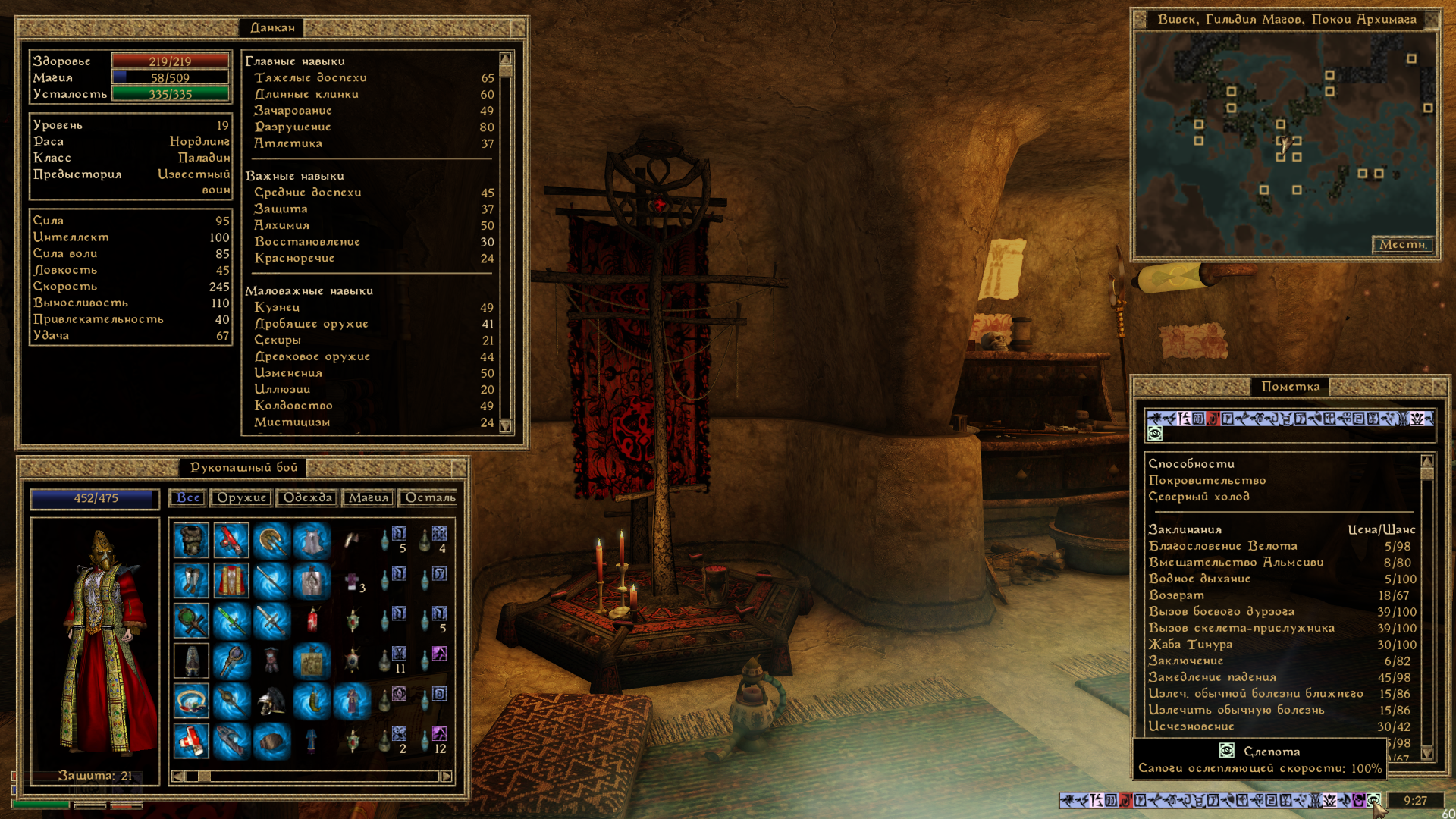Viewport: 1456px width, 819px height.
Task: Choose the Водное дыхание spell
Action: pyautogui.click(x=1199, y=579)
